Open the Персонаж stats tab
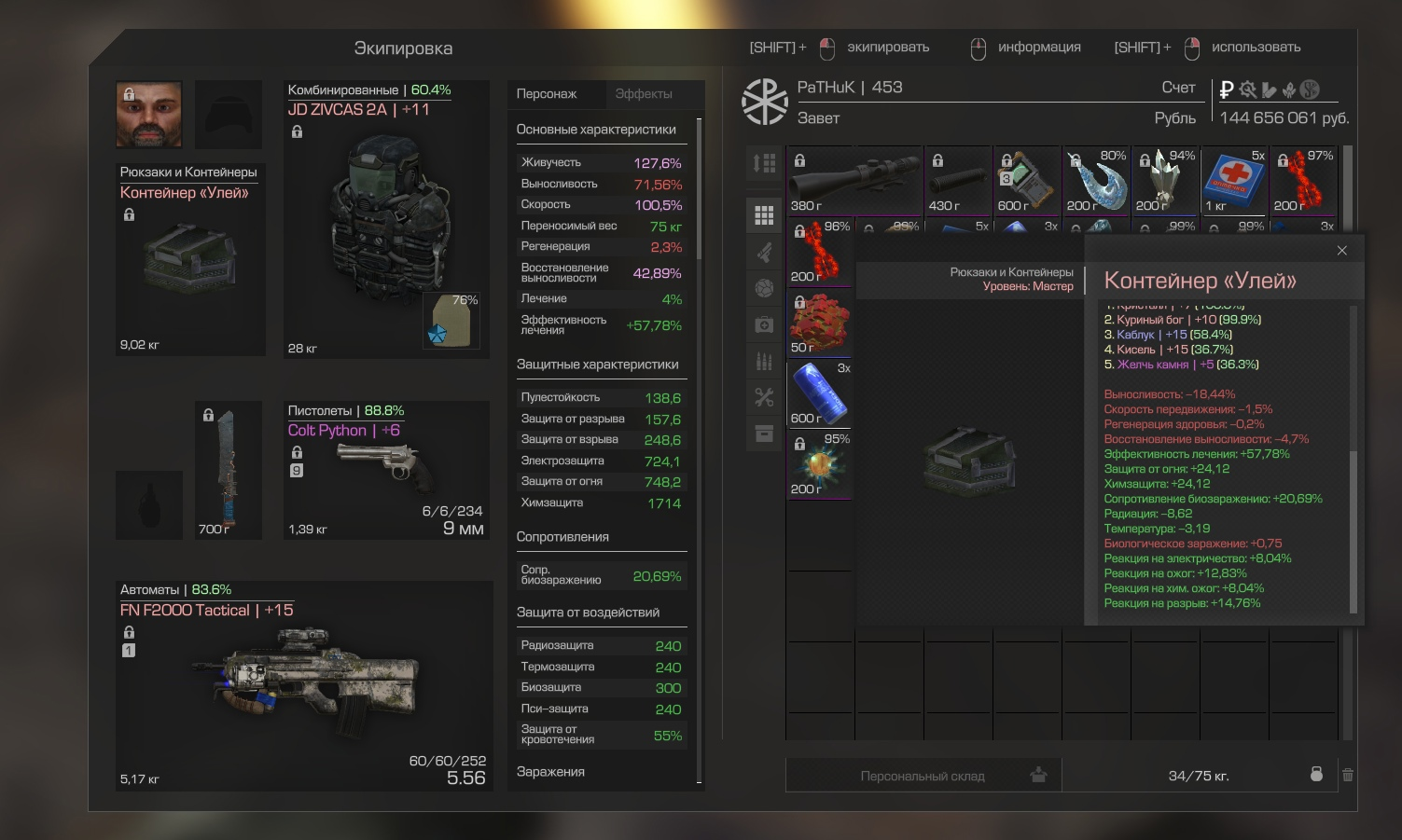 (x=547, y=94)
